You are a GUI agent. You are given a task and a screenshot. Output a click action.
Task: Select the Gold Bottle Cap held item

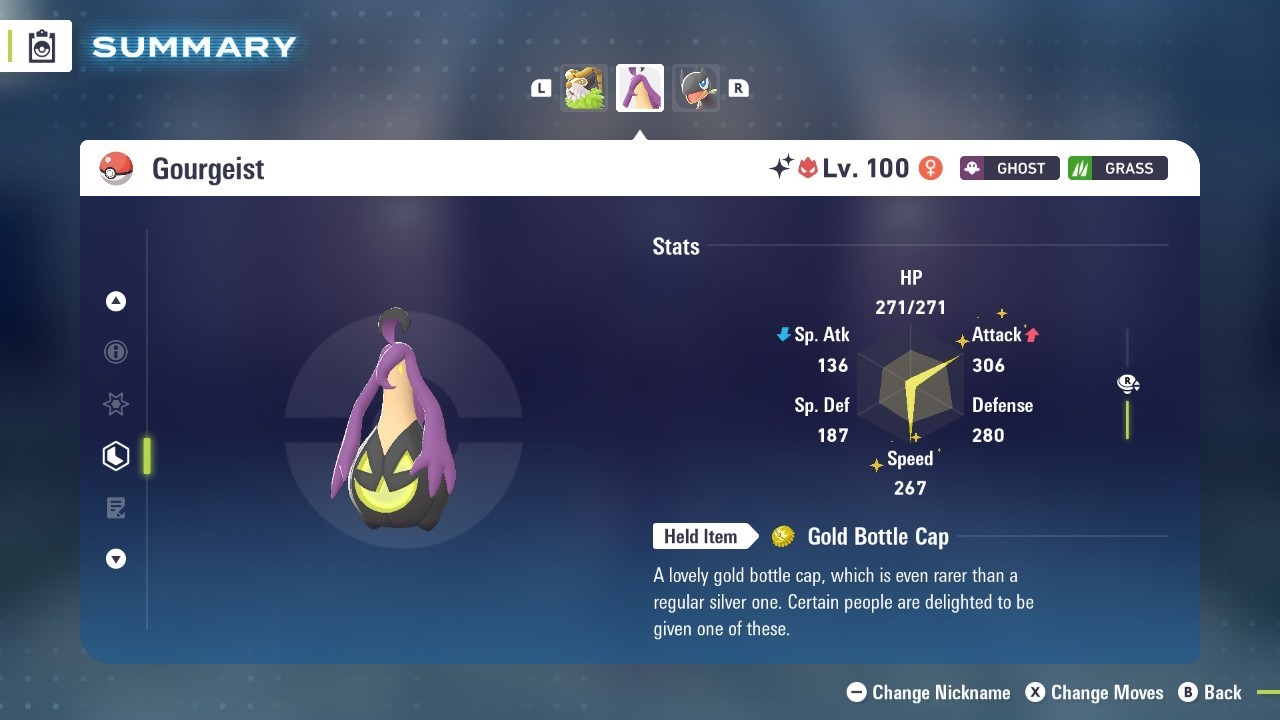click(x=876, y=537)
